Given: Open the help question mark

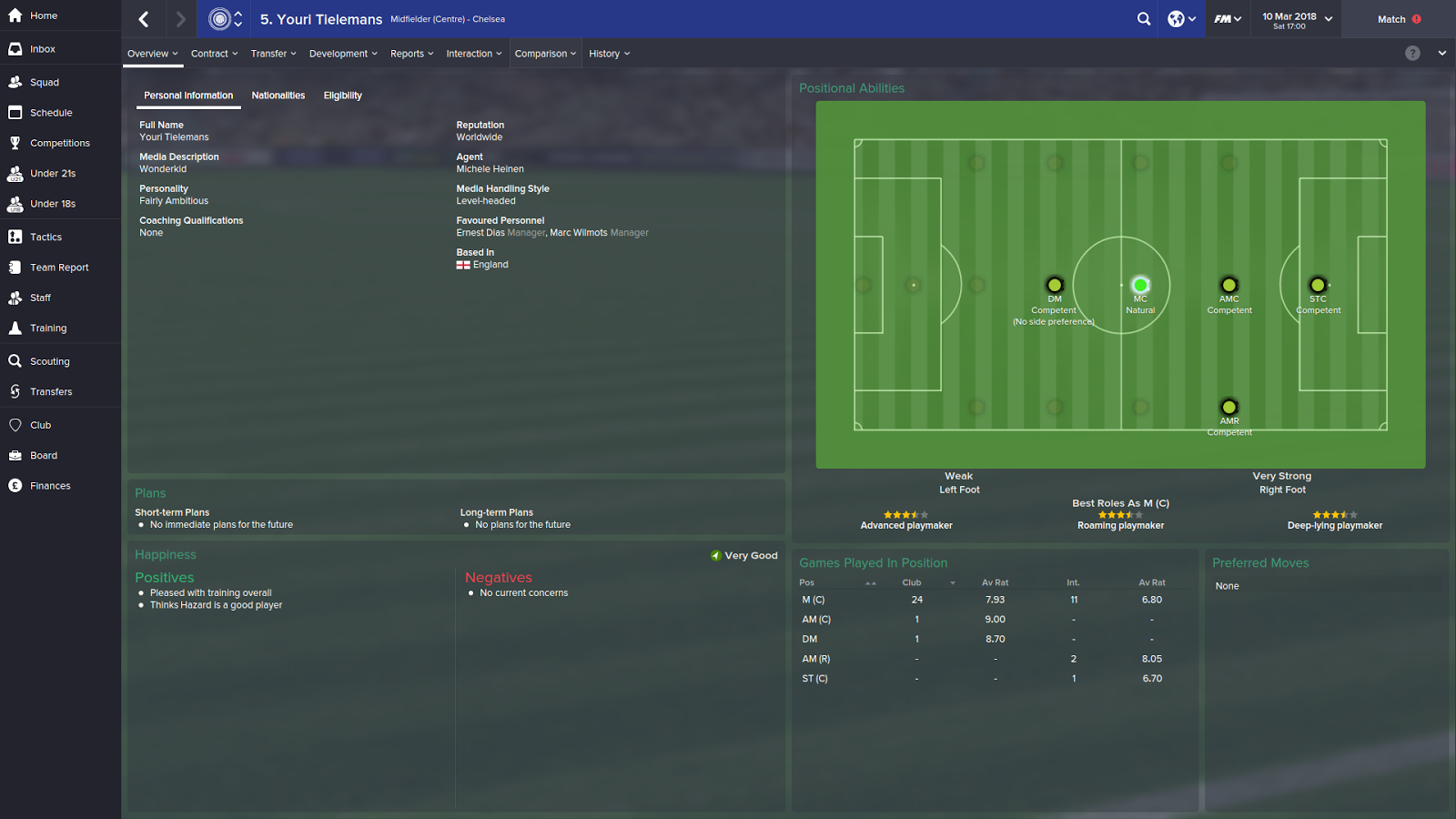Looking at the screenshot, I should 1412,53.
